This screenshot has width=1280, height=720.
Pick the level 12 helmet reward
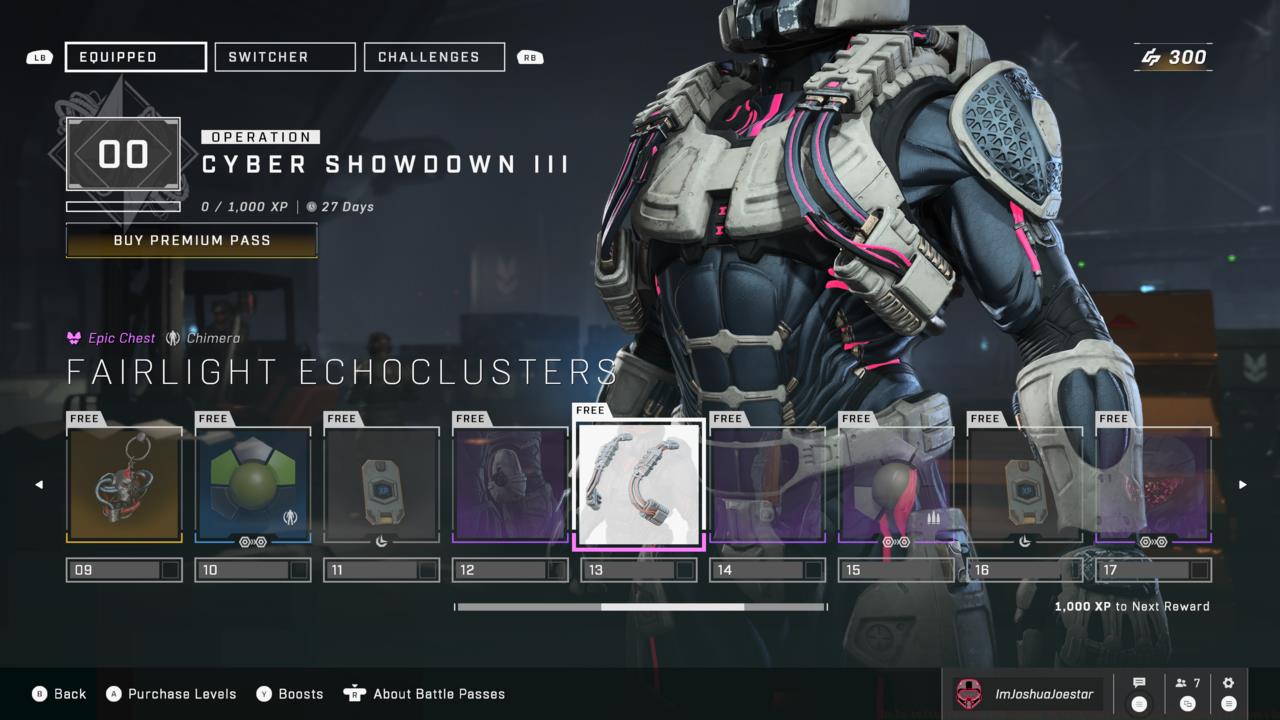[x=510, y=485]
